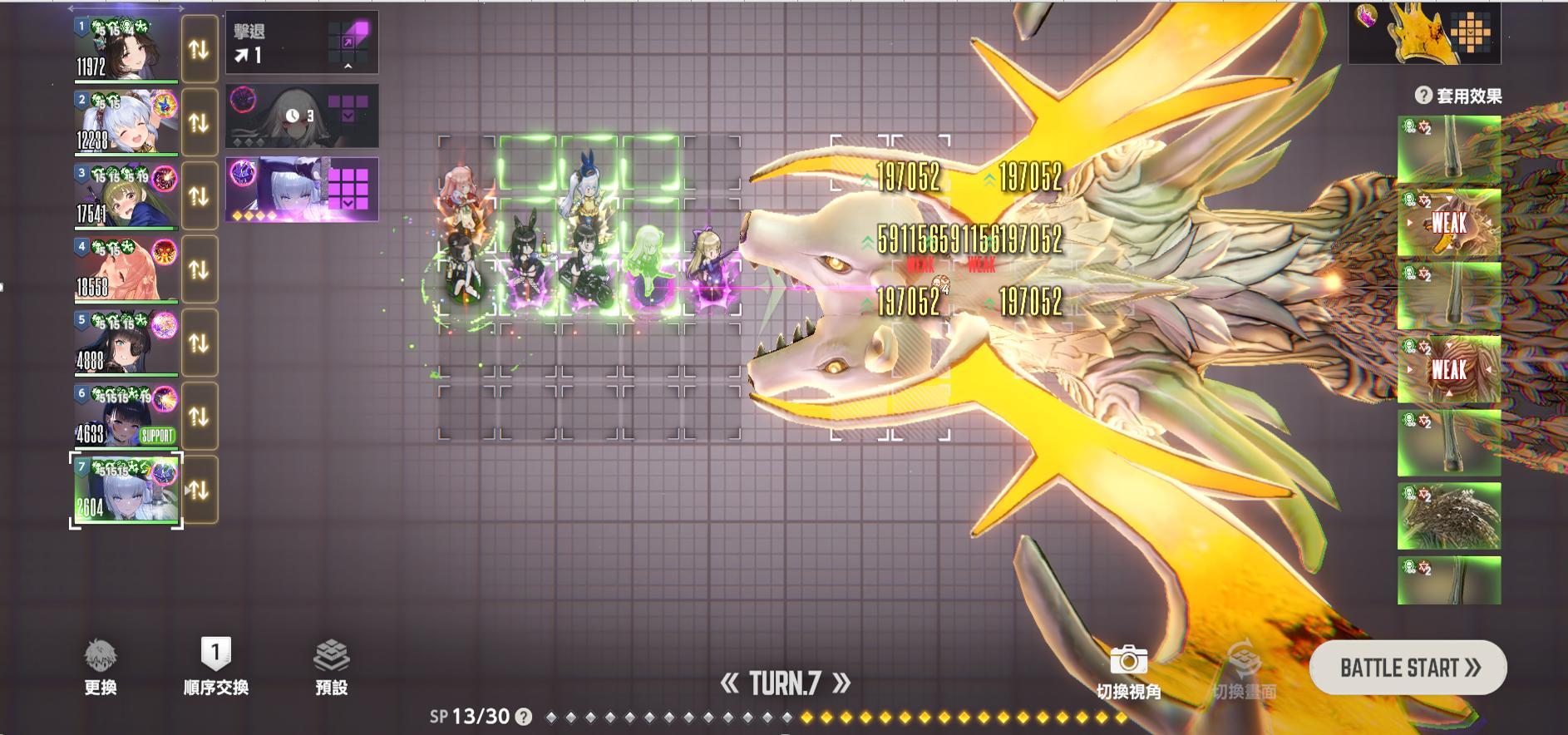Click the SP help question mark icon
Image resolution: width=1568 pixels, height=735 pixels.
(522, 717)
